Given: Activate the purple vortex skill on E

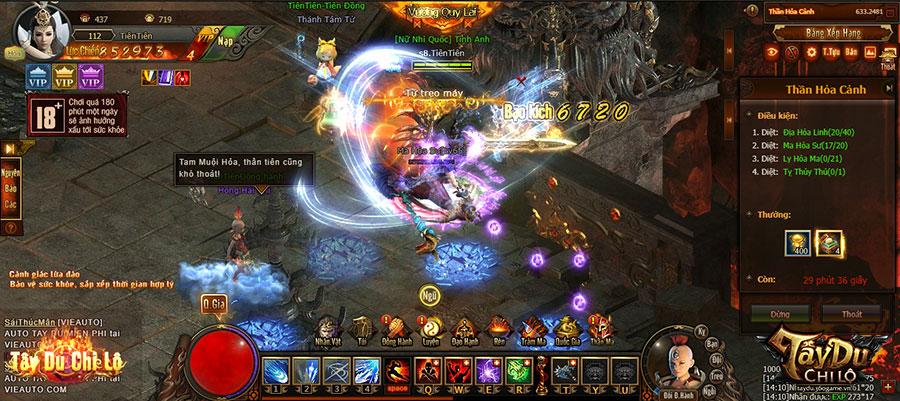Looking at the screenshot, I should pyautogui.click(x=487, y=371).
